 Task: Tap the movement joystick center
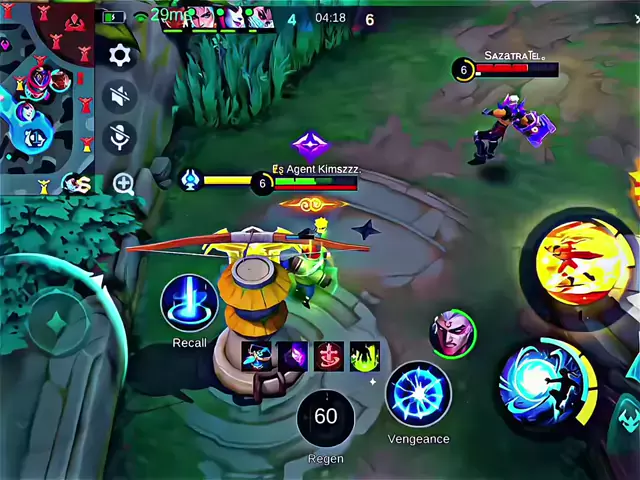57,322
